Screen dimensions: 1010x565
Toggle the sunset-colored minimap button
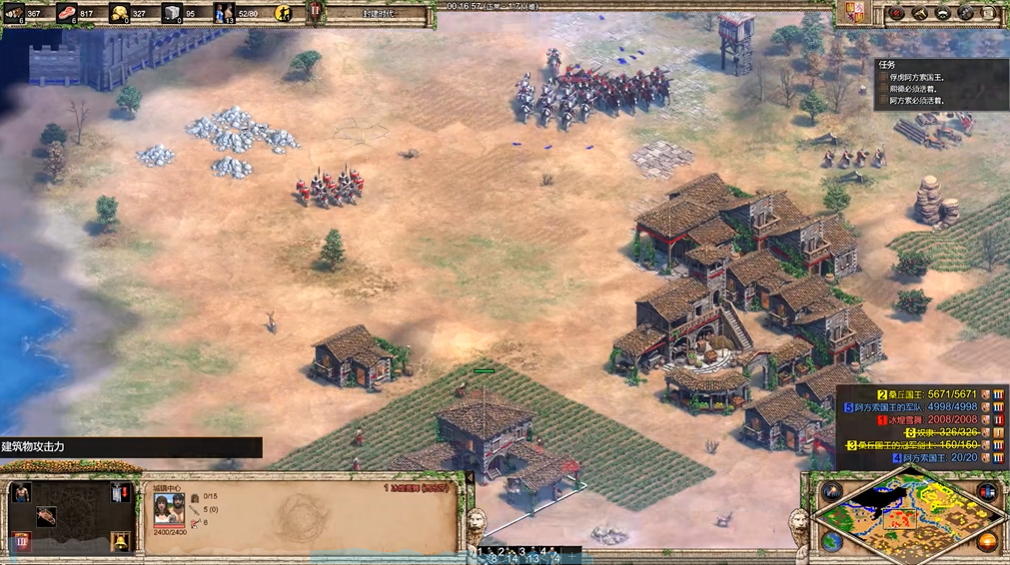pyautogui.click(x=987, y=541)
